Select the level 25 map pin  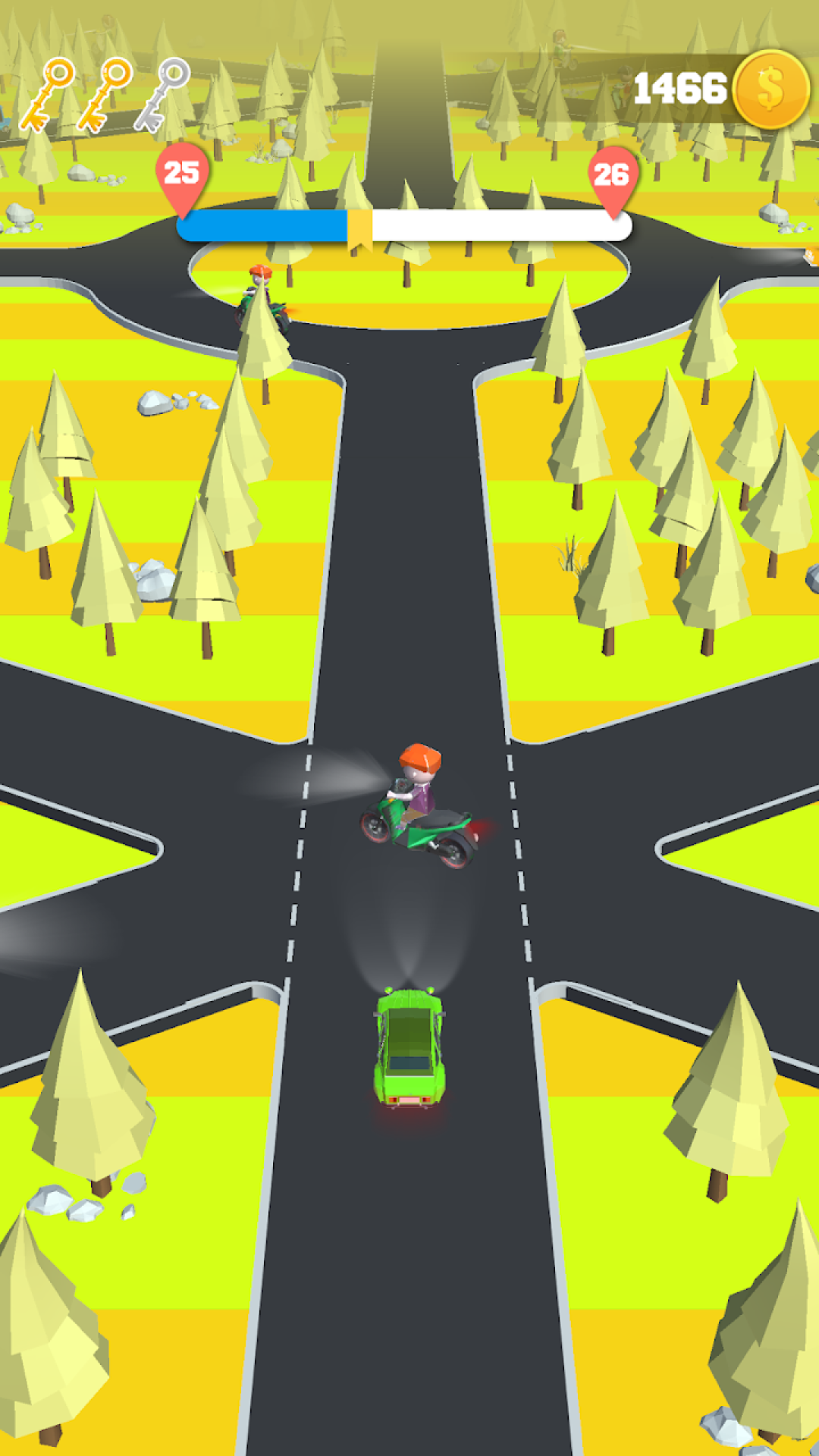click(x=182, y=175)
